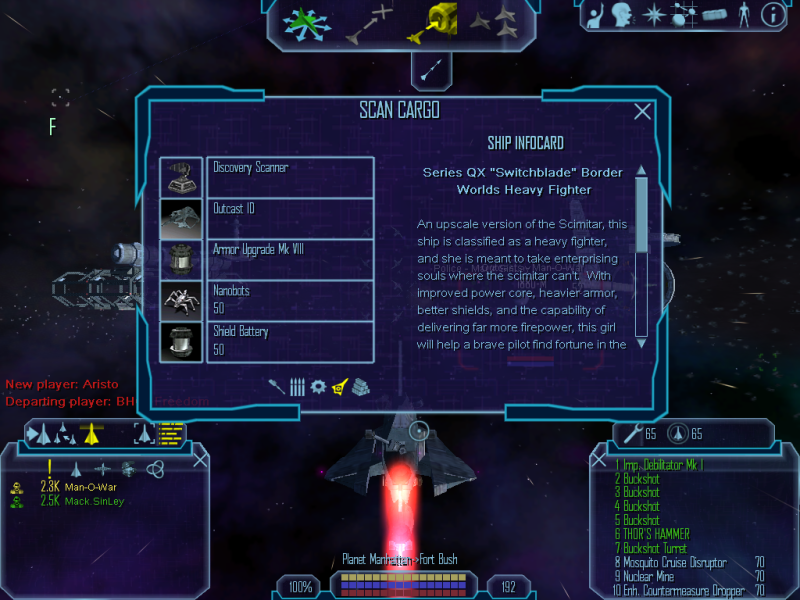800x600 pixels.
Task: Select Mack.SinLey in the contact list
Action: (x=95, y=501)
